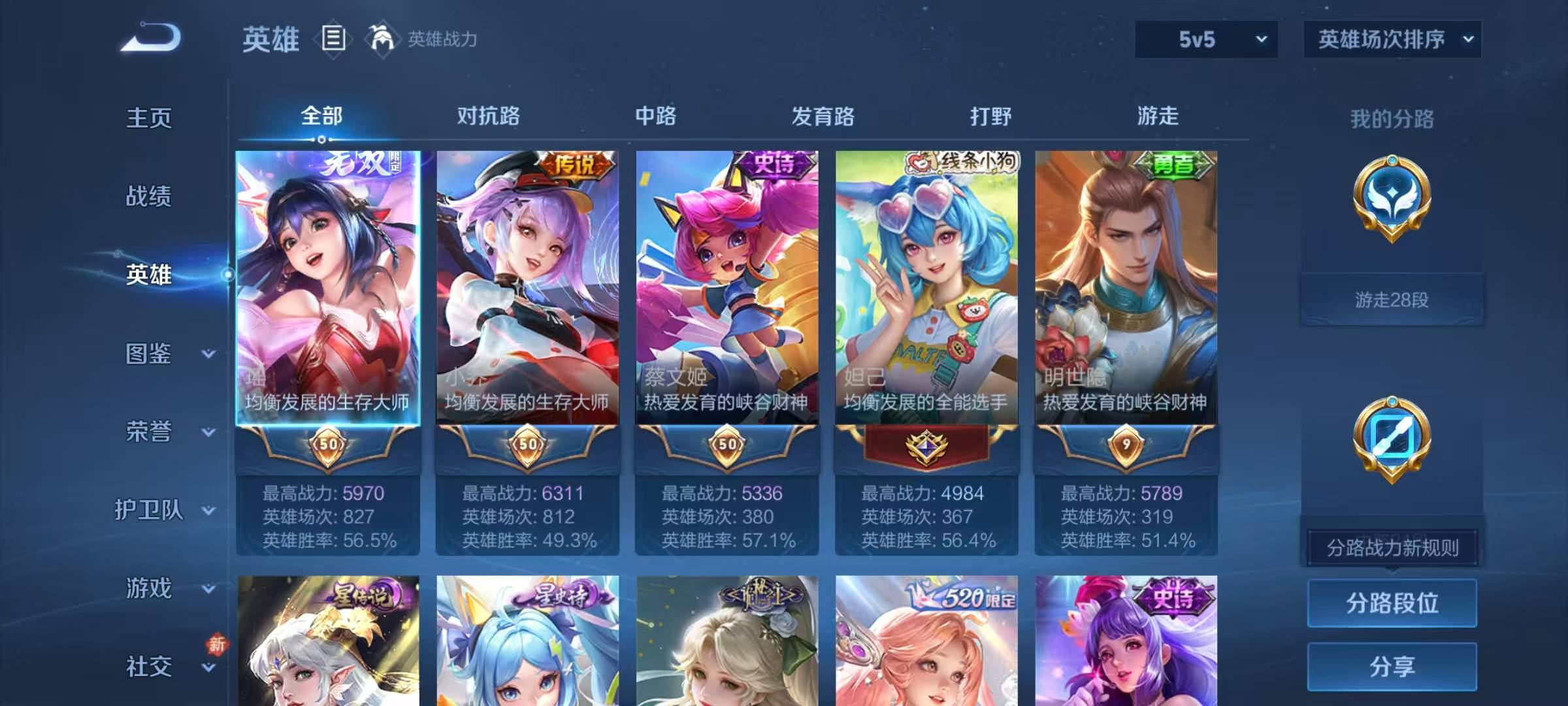
Task: Go to 主页 in the sidebar
Action: [x=149, y=119]
